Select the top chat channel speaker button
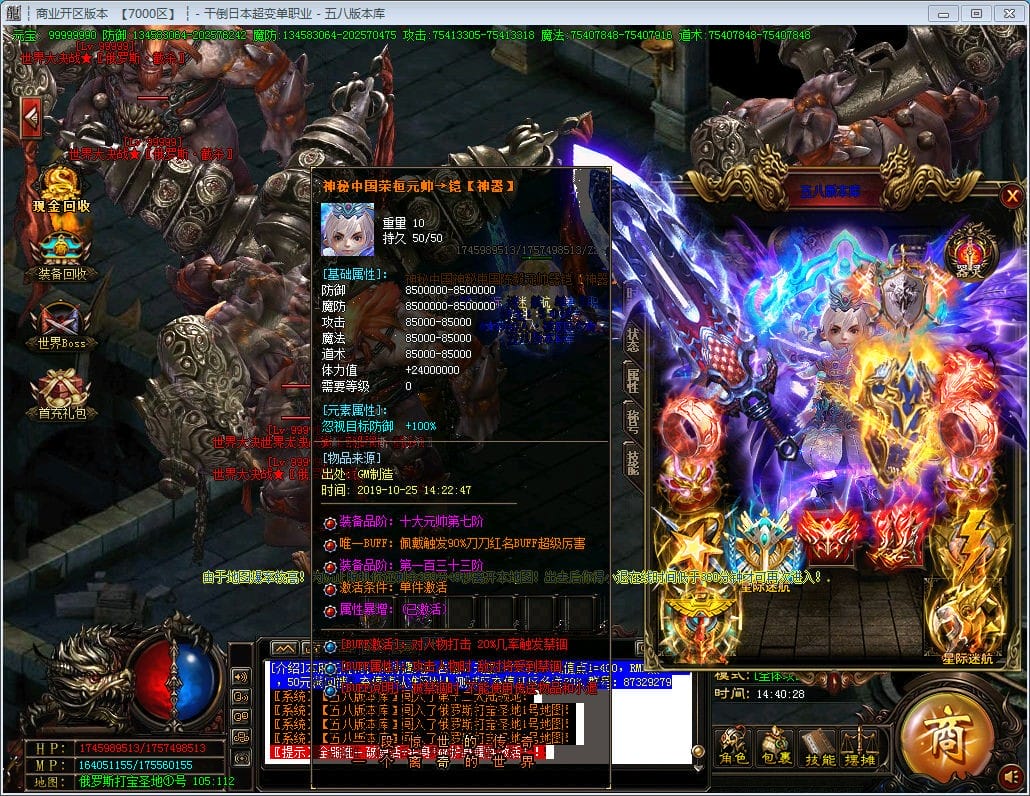The image size is (1030, 796). pos(240,675)
